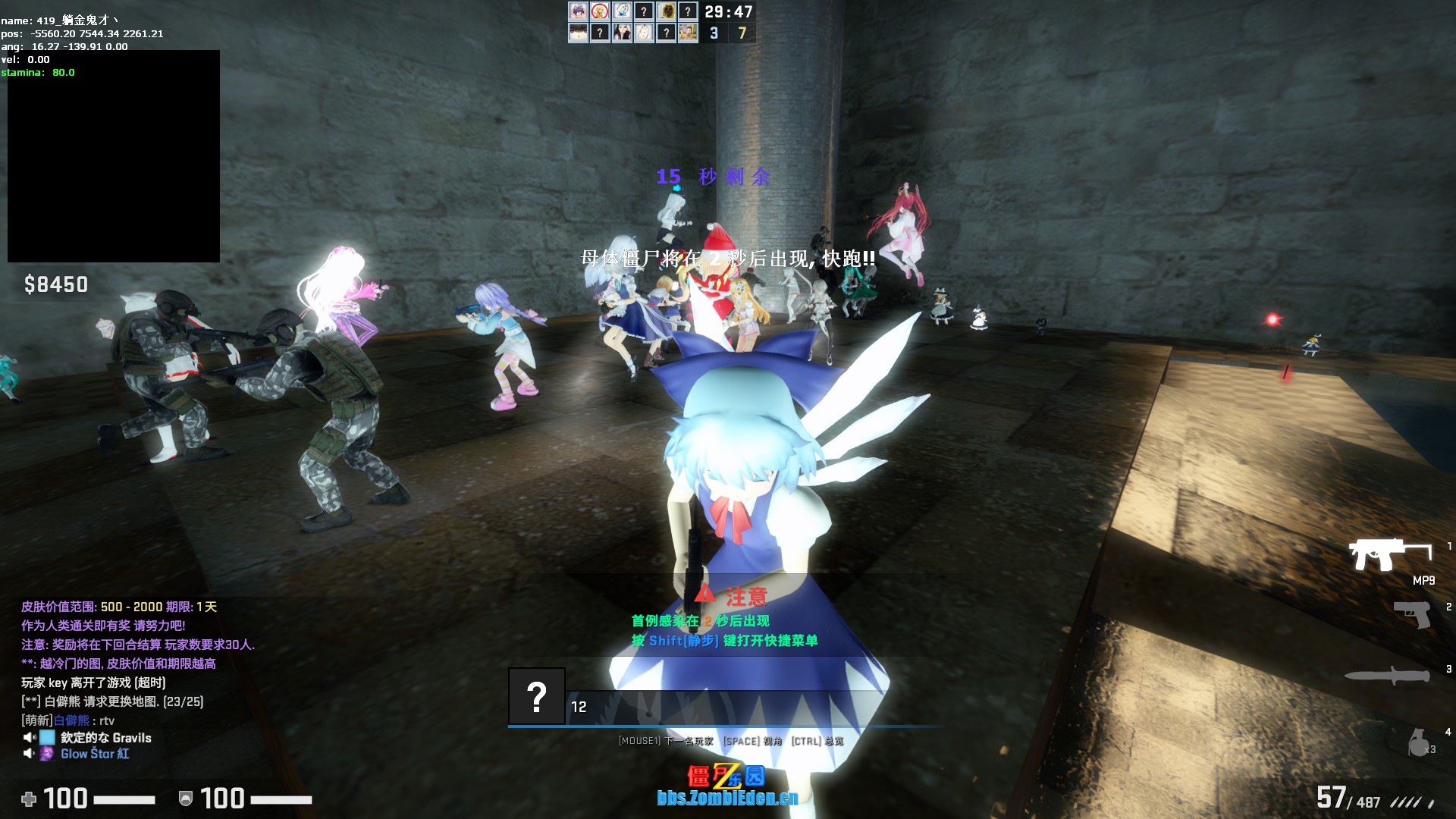The width and height of the screenshot is (1456, 819).
Task: Click the spectated player's question-mark avatar
Action: [536, 696]
